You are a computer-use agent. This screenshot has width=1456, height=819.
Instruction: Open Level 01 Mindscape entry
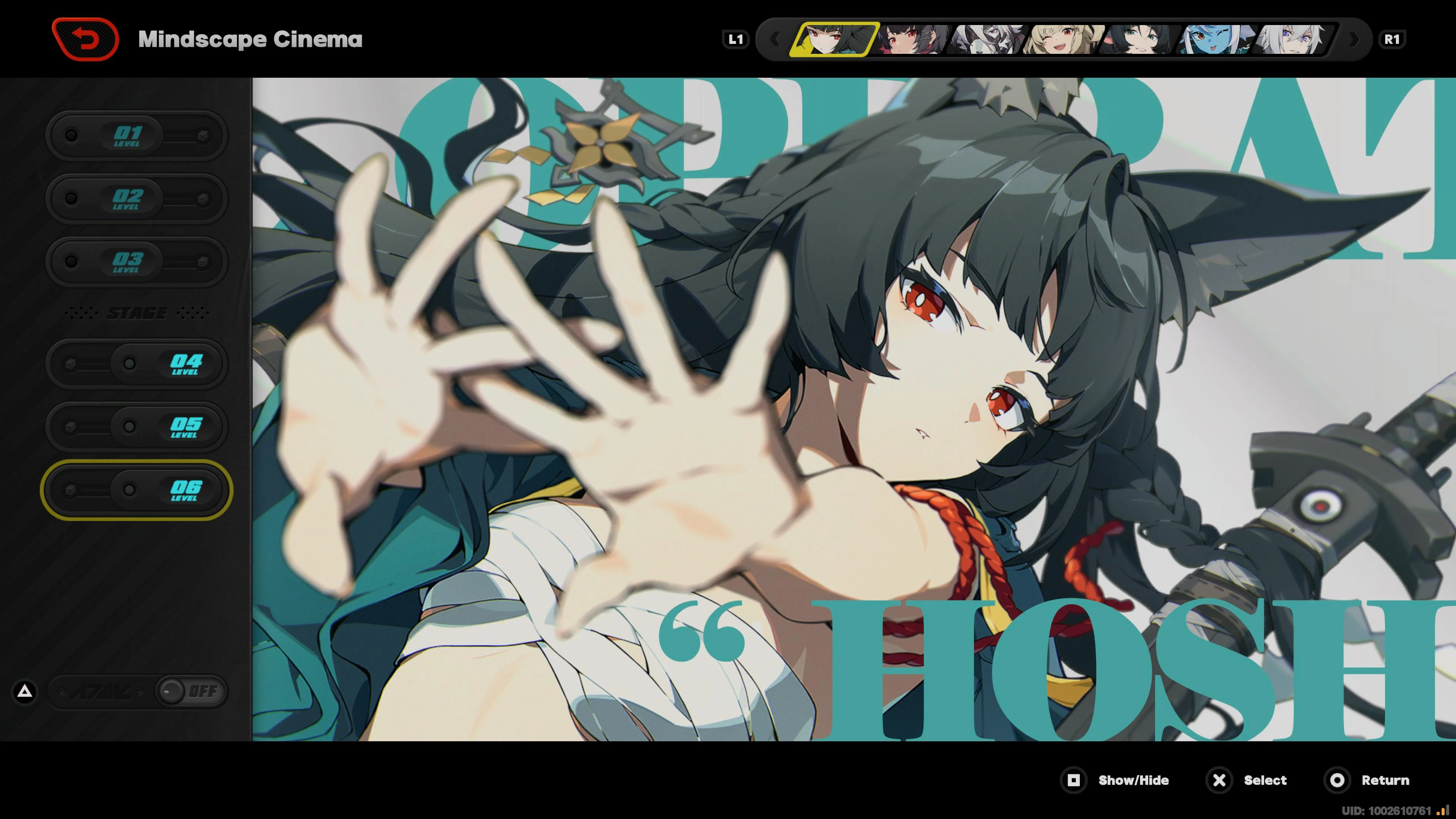click(136, 135)
